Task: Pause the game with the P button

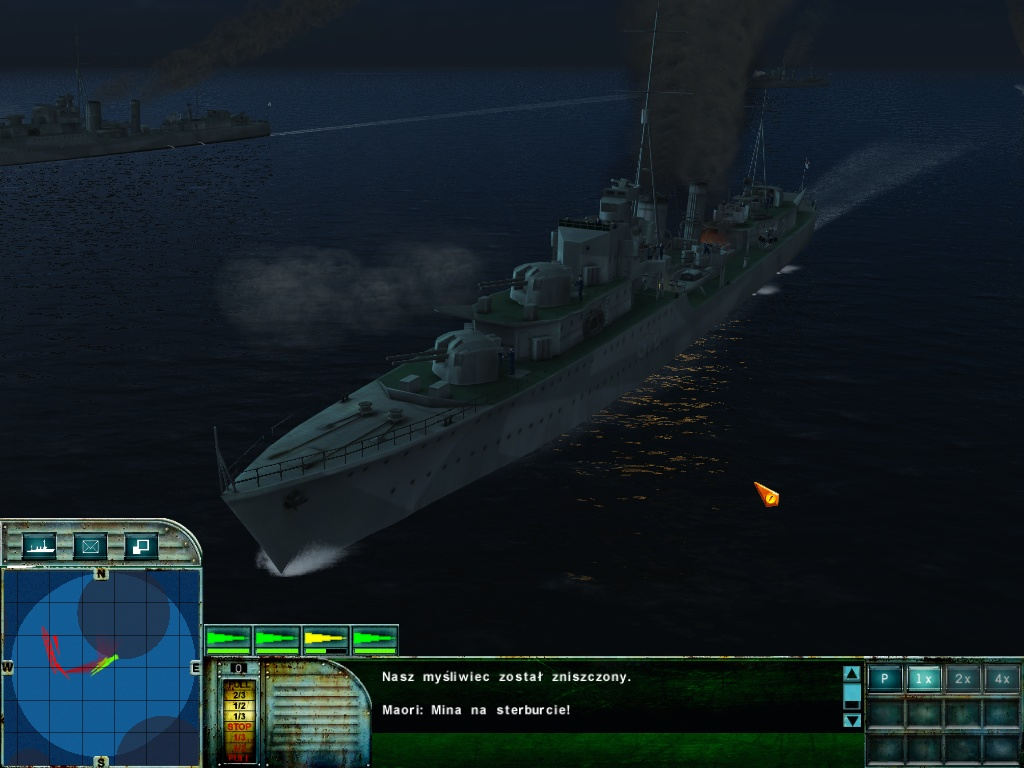Action: click(884, 678)
